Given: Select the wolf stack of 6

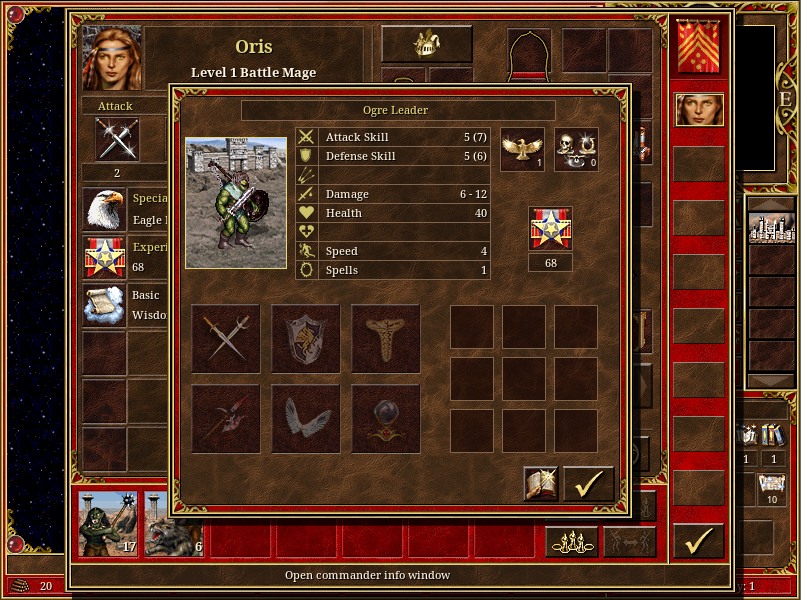Looking at the screenshot, I should [173, 524].
